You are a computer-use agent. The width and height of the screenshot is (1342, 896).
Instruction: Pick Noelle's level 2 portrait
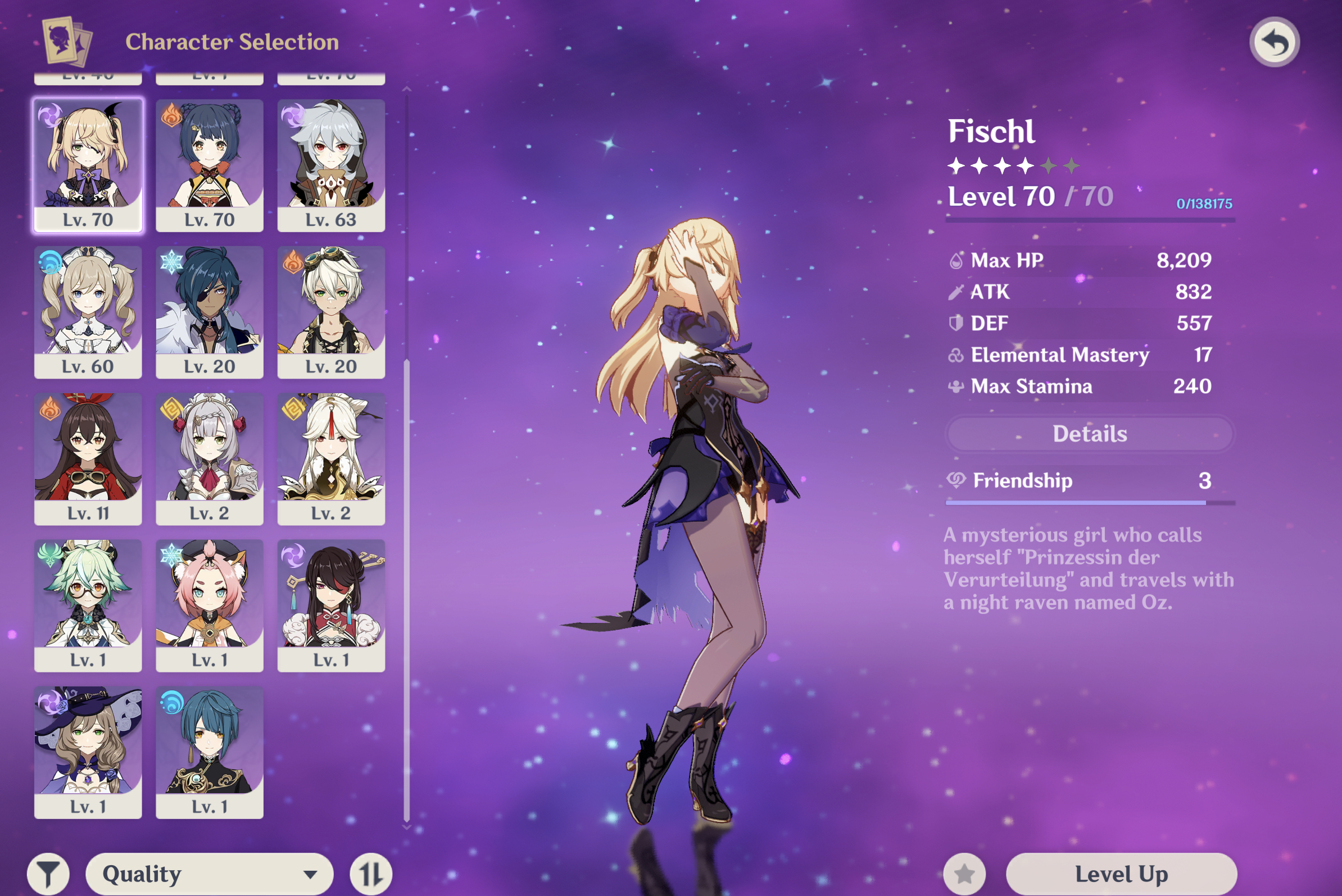[x=209, y=458]
